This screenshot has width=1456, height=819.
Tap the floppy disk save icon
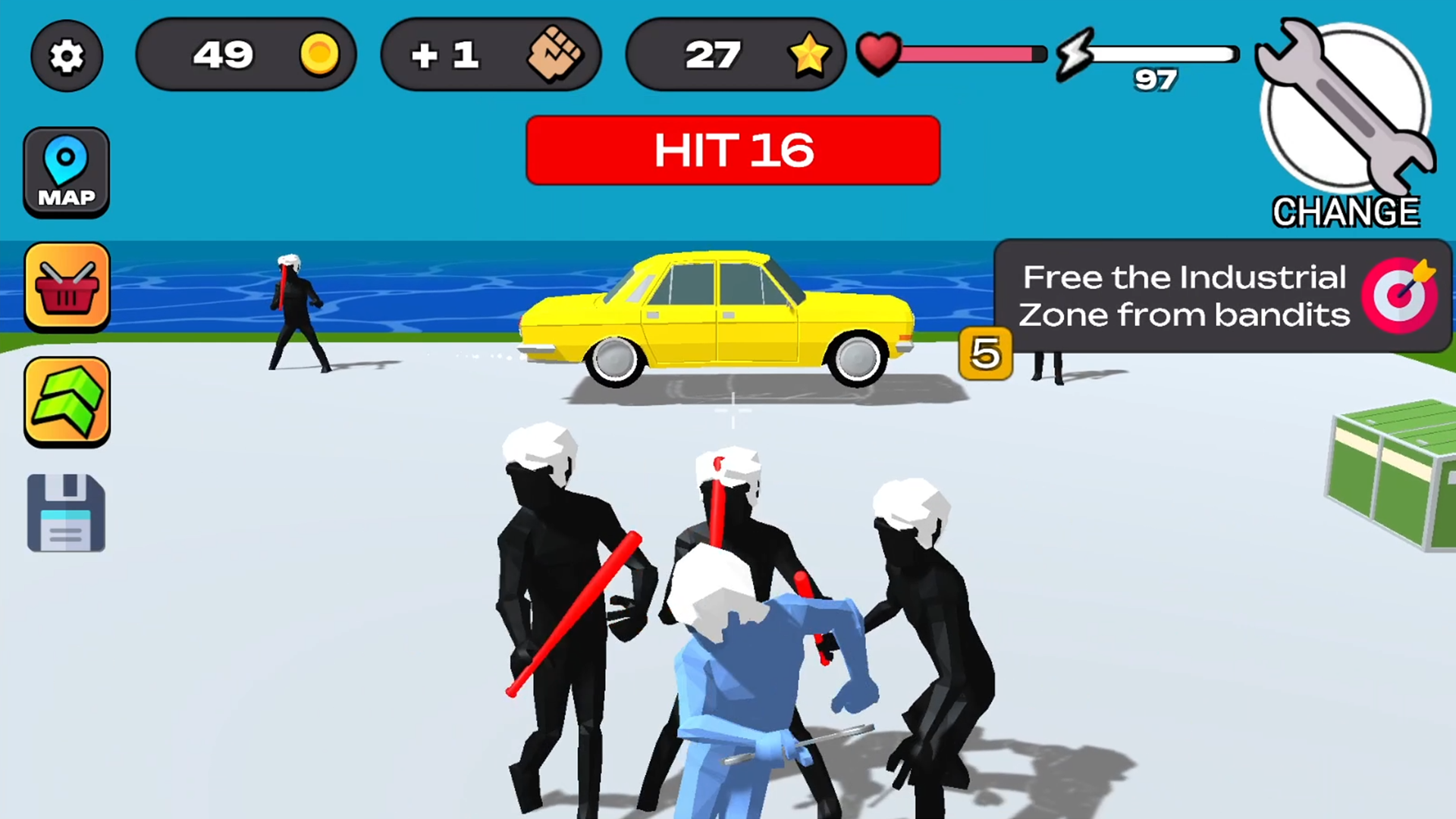(66, 512)
